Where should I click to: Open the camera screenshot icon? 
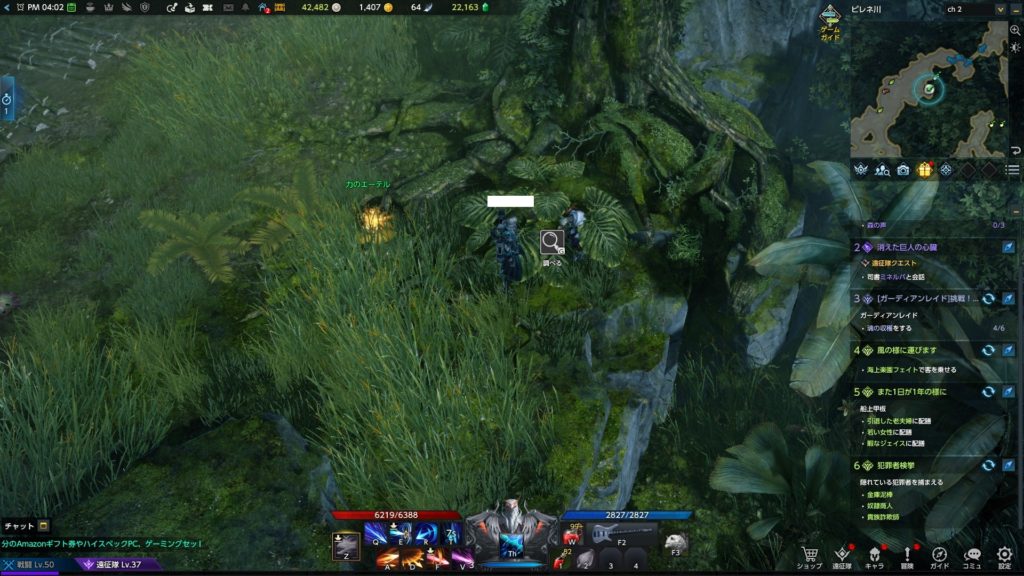(x=903, y=170)
